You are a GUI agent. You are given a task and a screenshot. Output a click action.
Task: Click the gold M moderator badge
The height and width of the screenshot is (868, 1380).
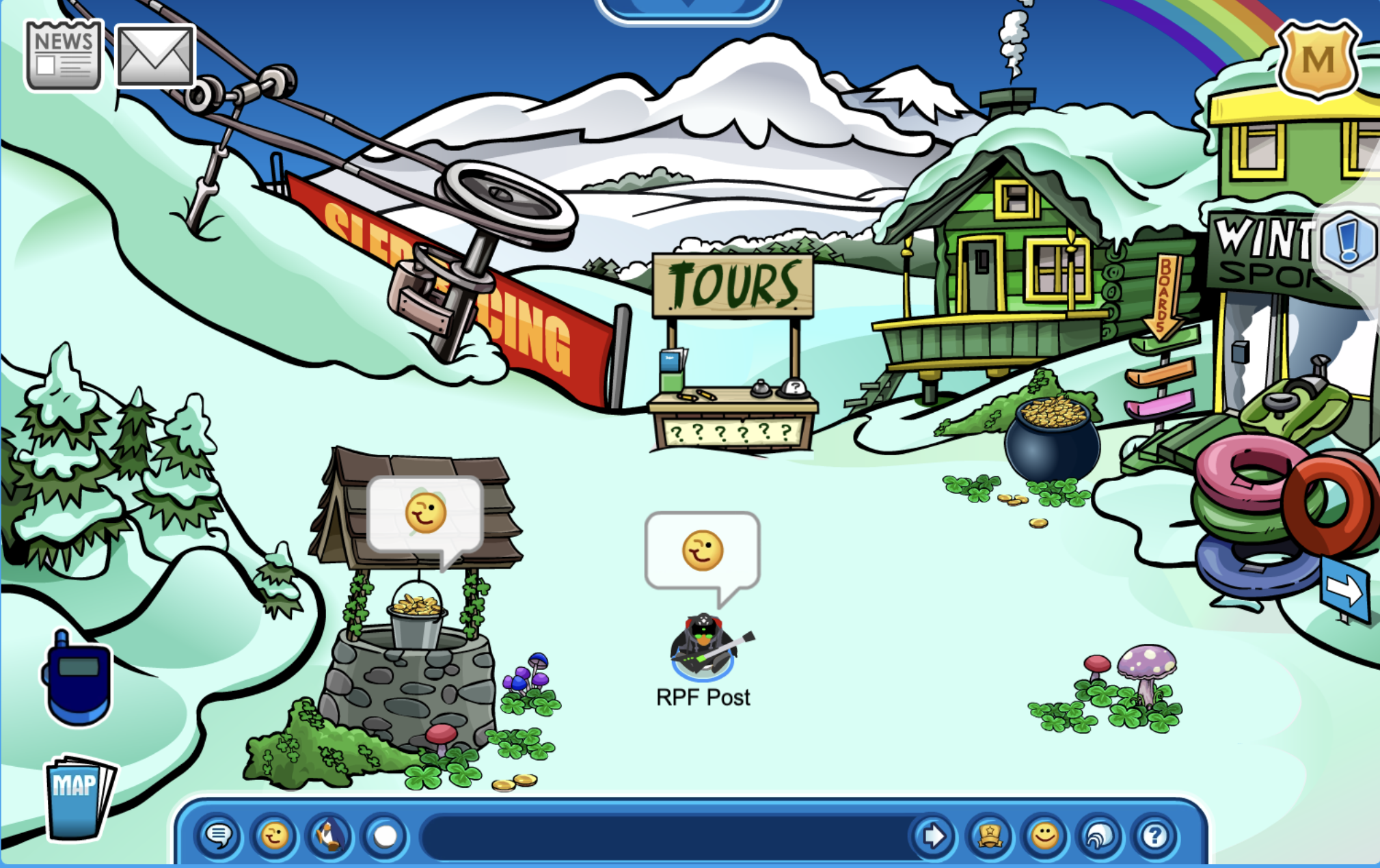(1318, 59)
